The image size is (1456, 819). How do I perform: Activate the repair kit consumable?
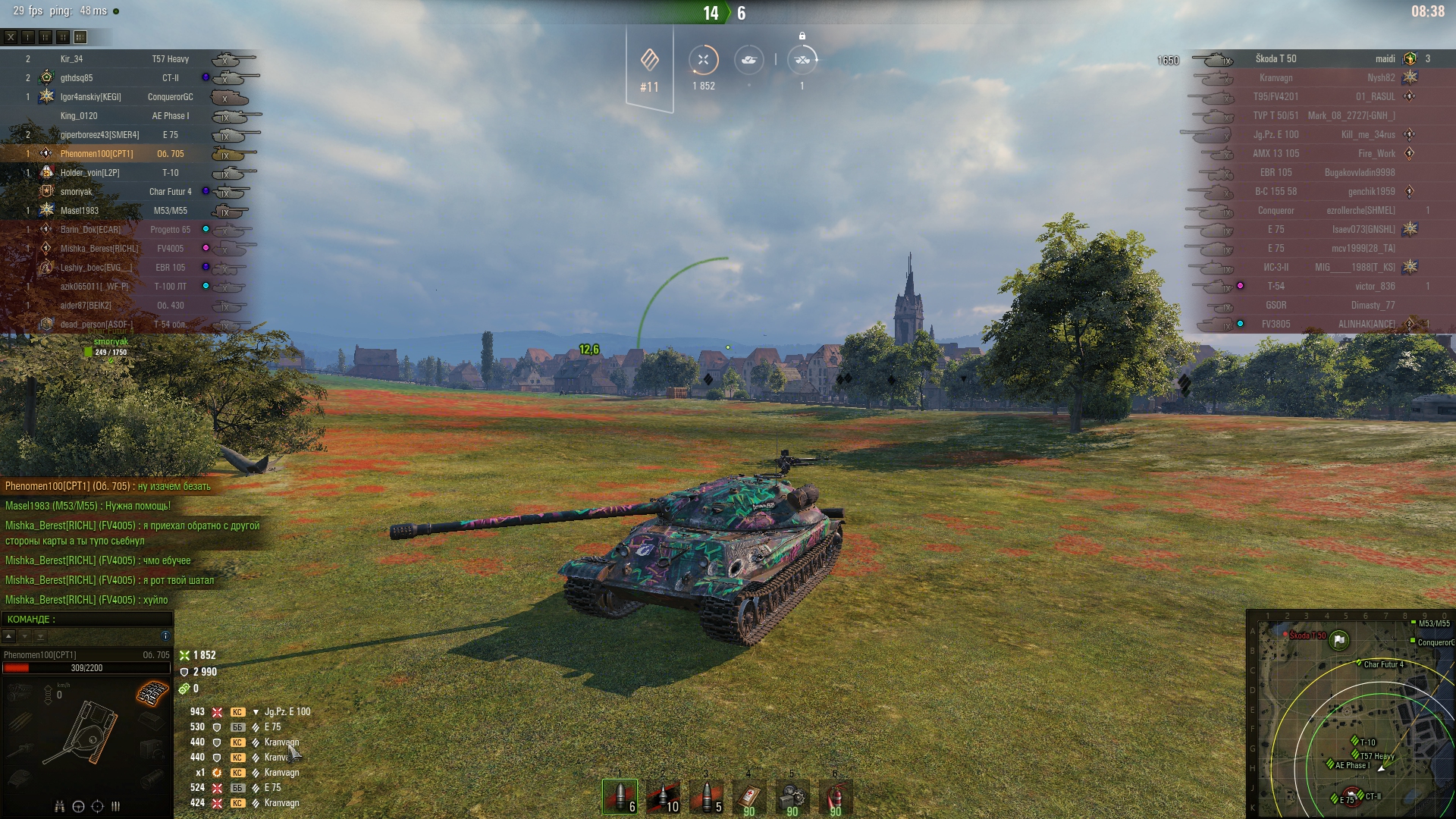pos(792,796)
